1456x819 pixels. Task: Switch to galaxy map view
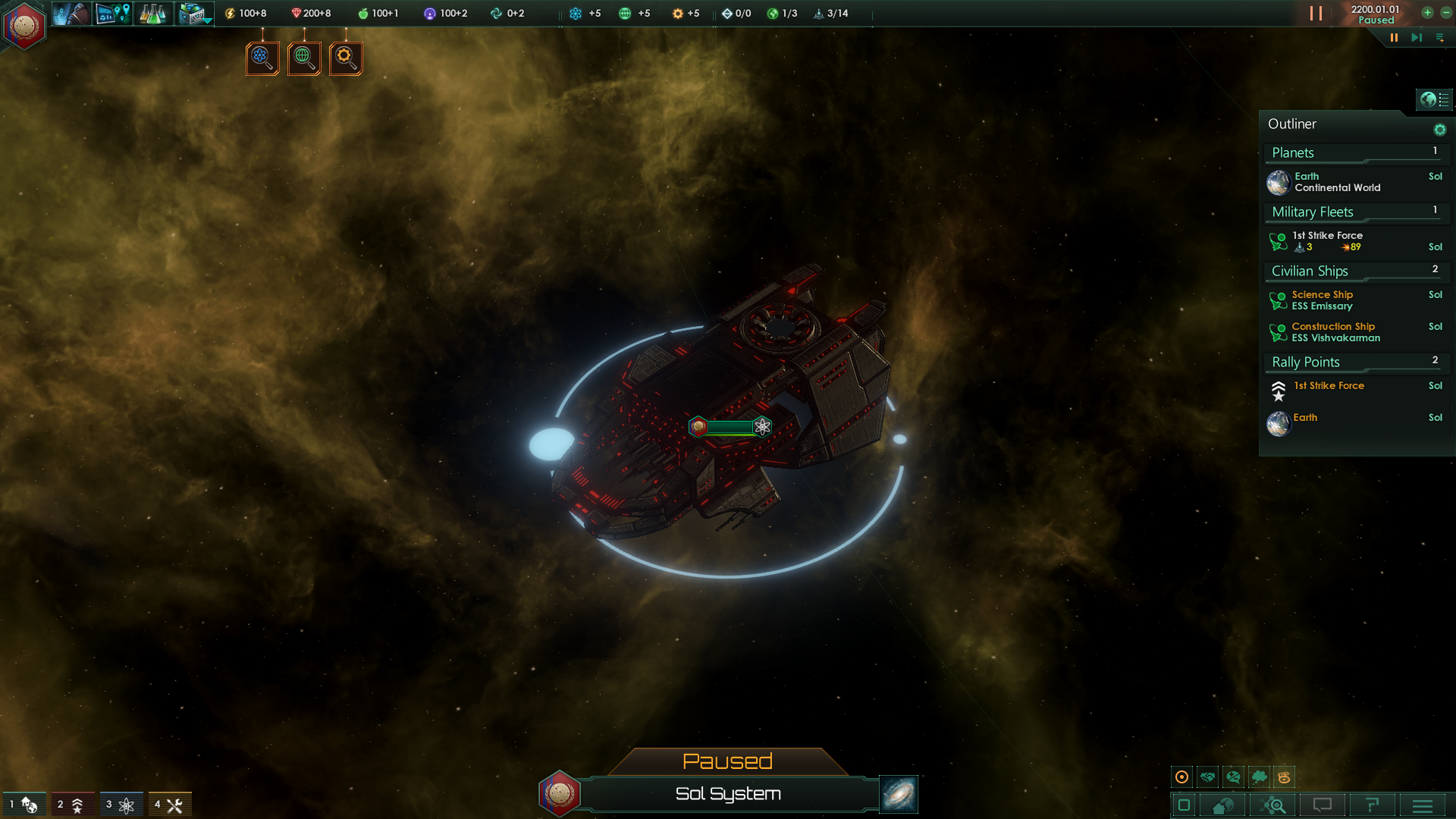tap(899, 794)
